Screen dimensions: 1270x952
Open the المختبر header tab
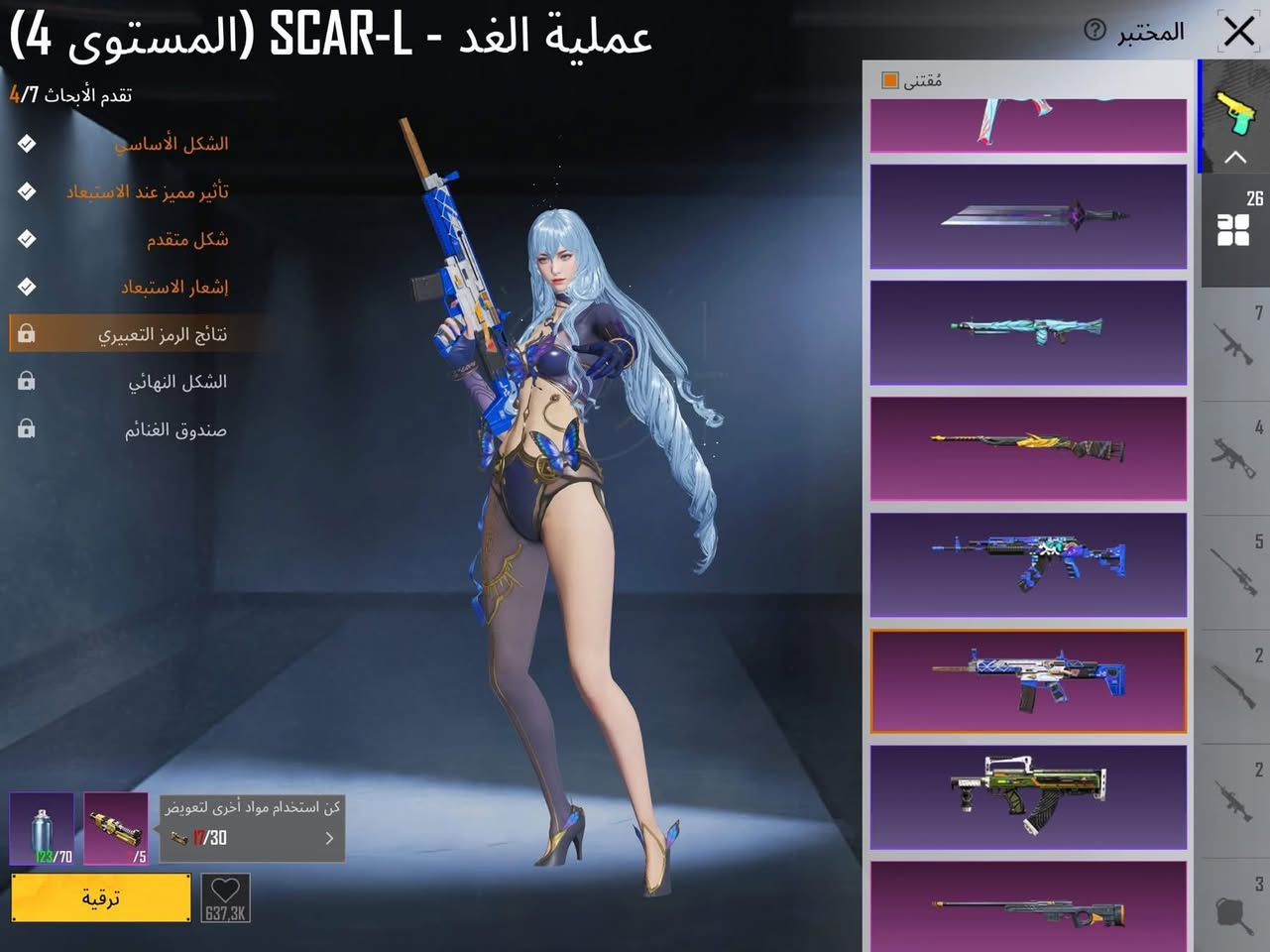coord(1150,31)
